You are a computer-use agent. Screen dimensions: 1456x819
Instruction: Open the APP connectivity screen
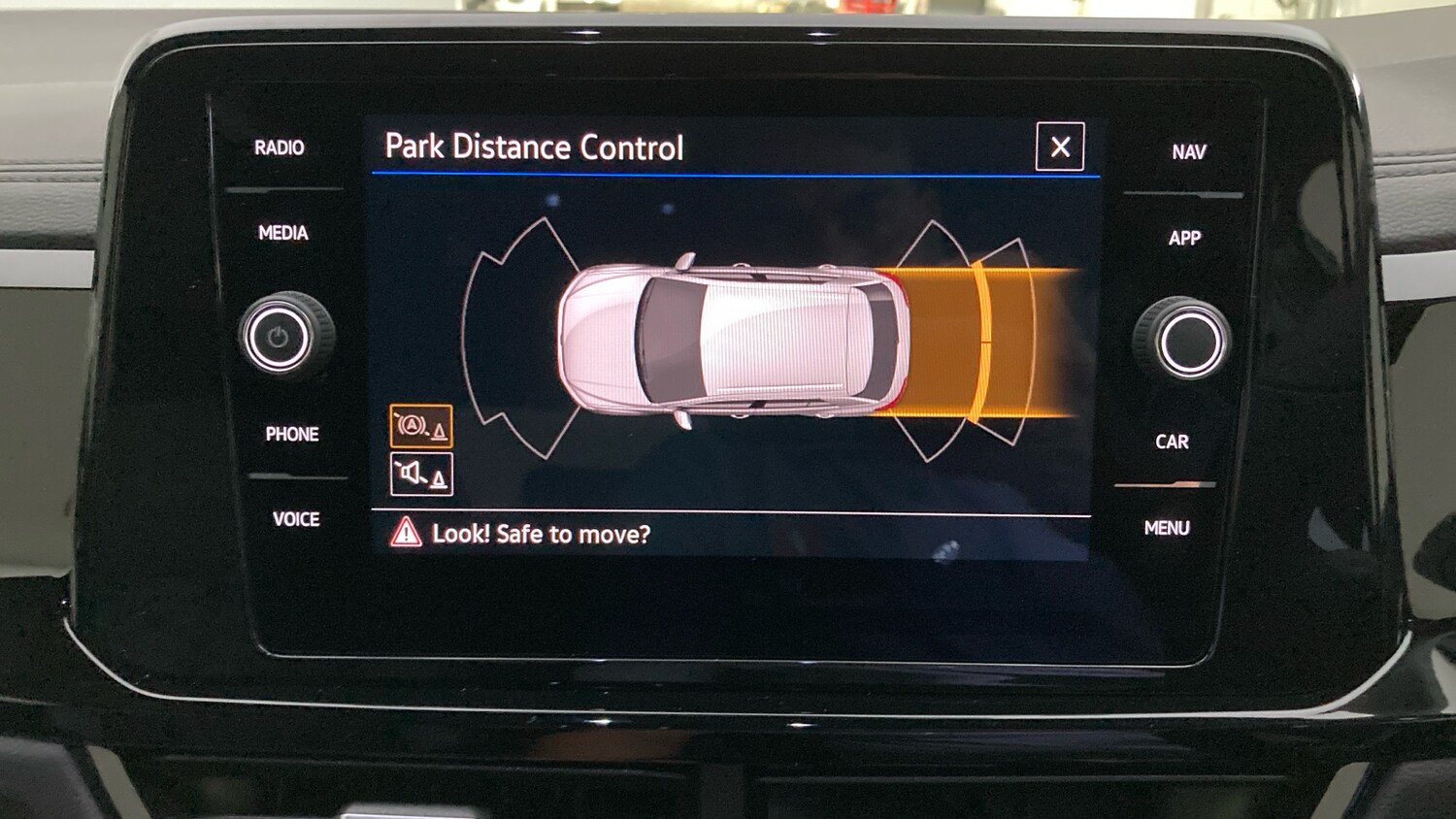1184,238
